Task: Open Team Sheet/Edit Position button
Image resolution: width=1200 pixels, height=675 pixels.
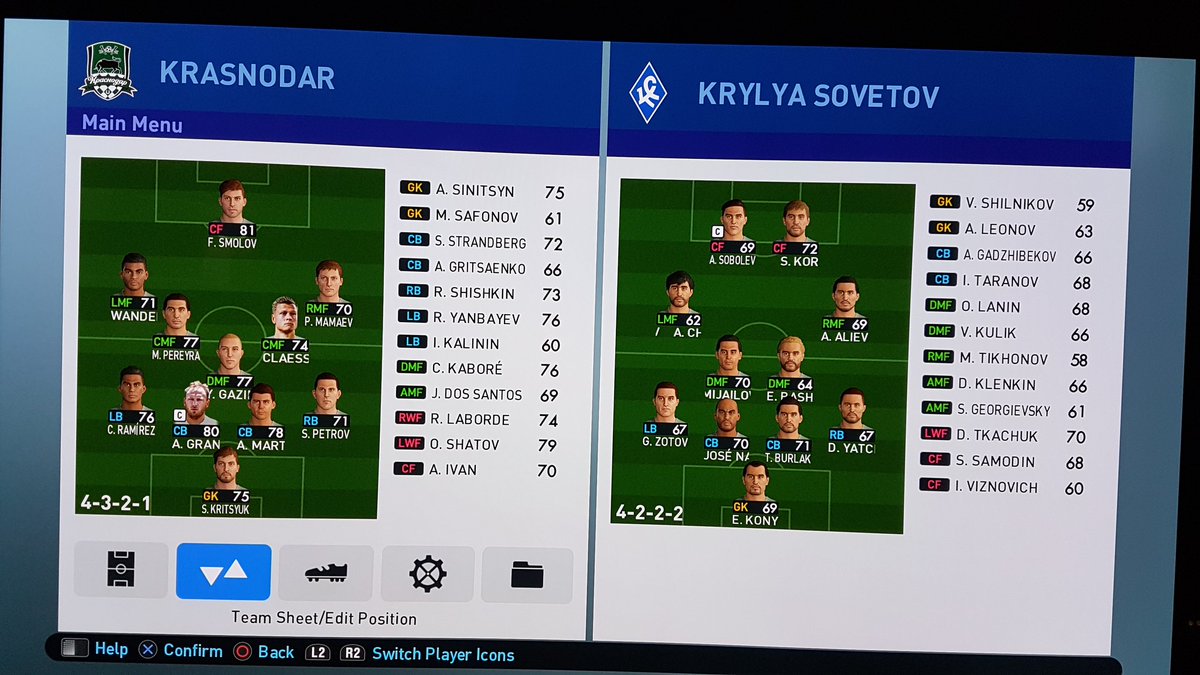Action: point(223,572)
